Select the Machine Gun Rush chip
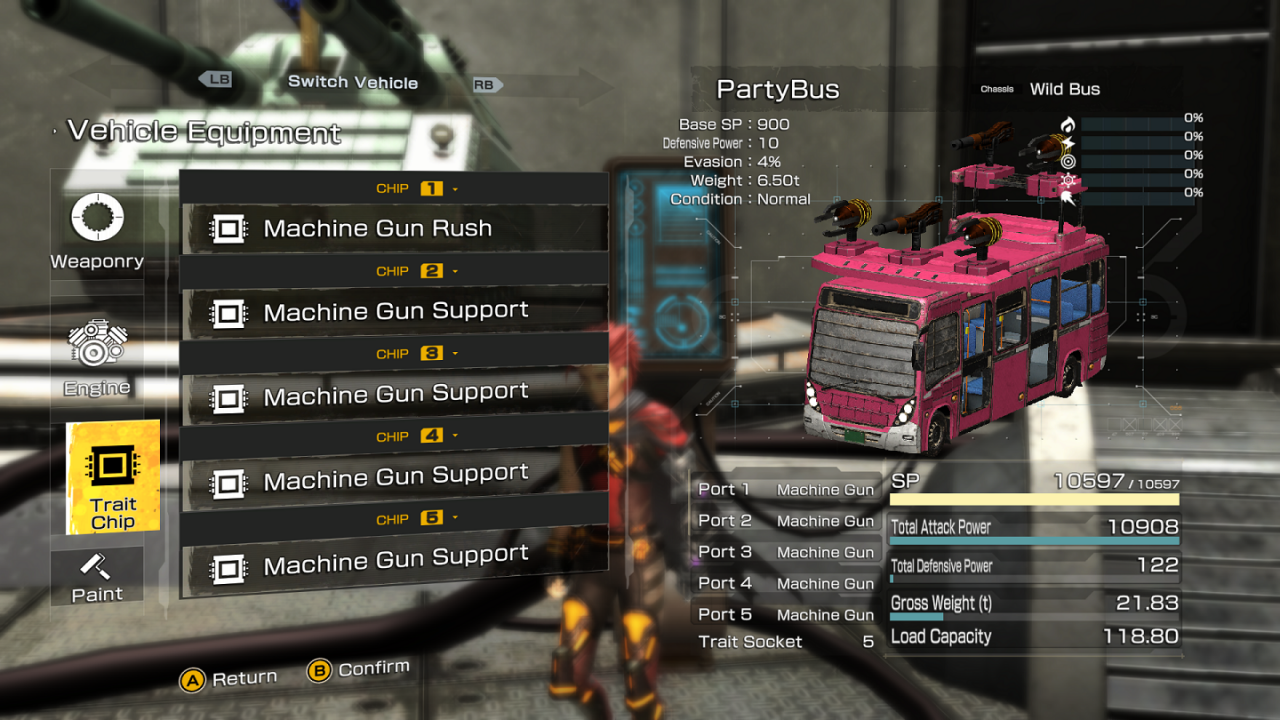1280x720 pixels. tap(394, 228)
